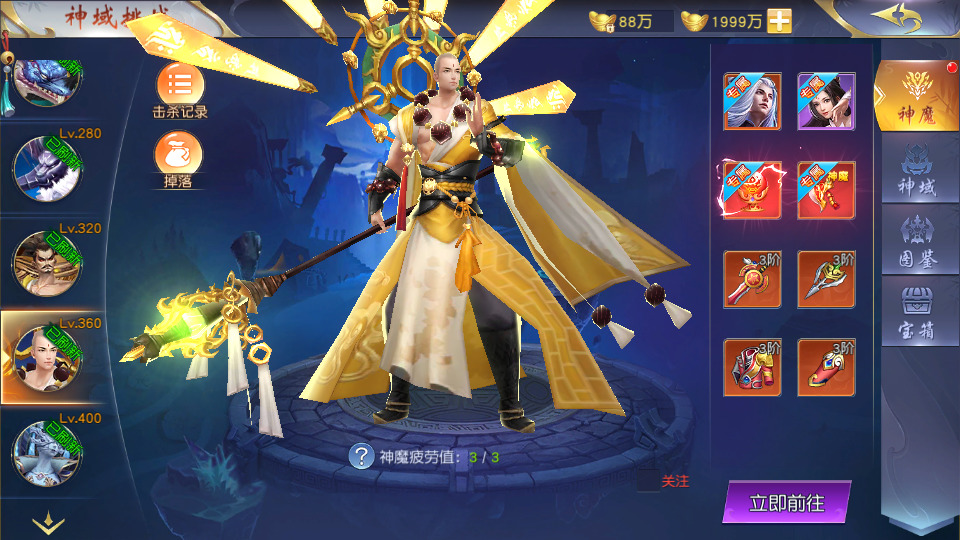View the white-haired hero reward

752,101
